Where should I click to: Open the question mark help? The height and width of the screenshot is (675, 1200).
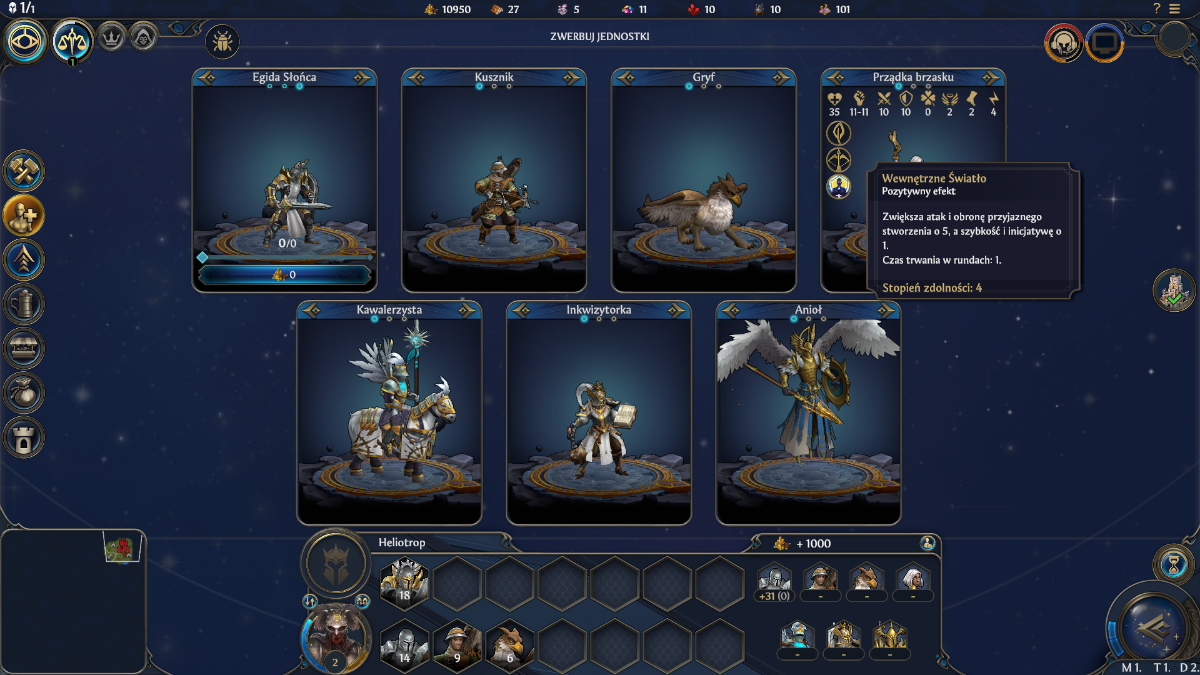click(1157, 9)
